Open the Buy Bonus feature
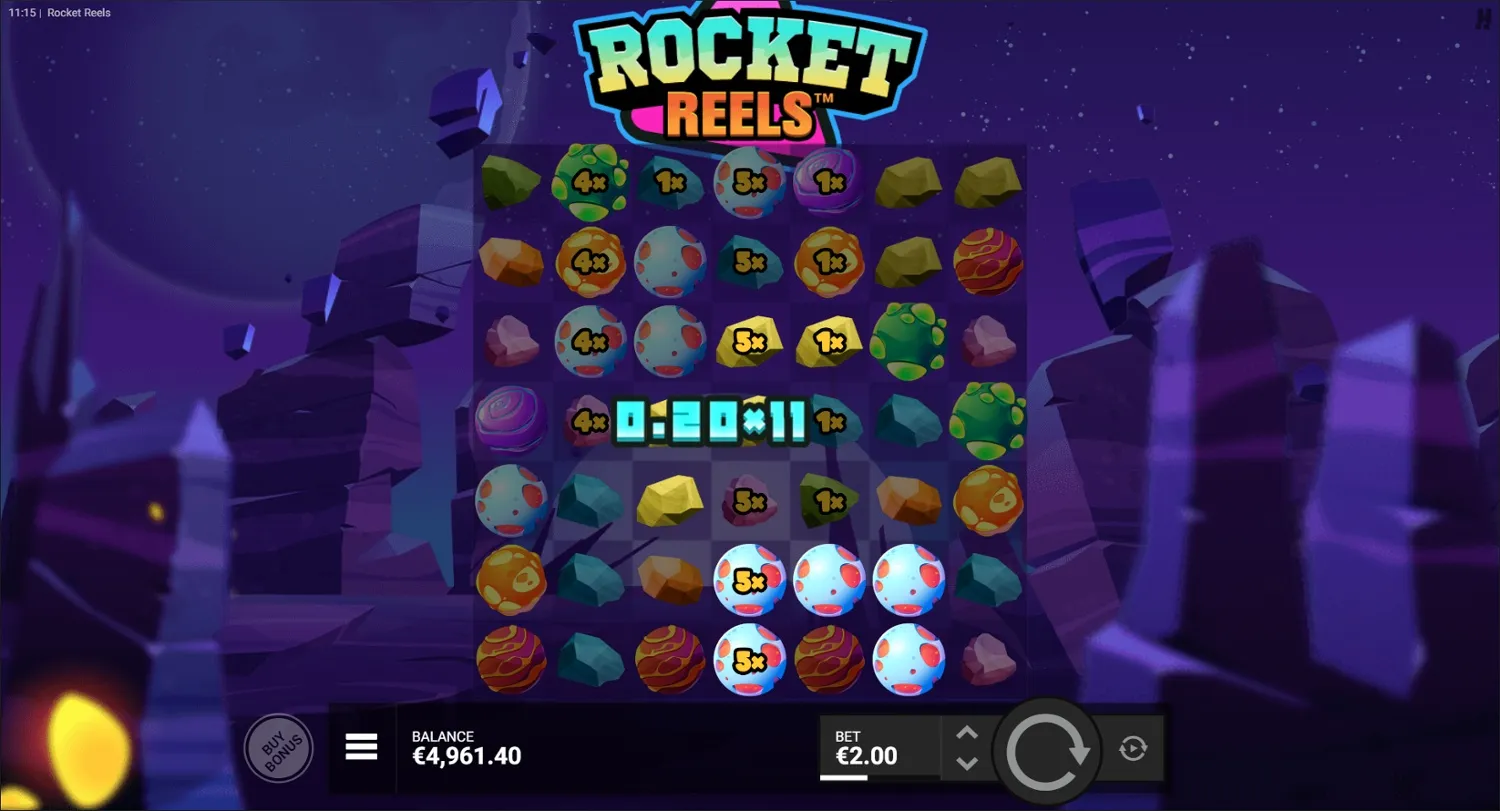This screenshot has height=811, width=1500. (x=279, y=748)
